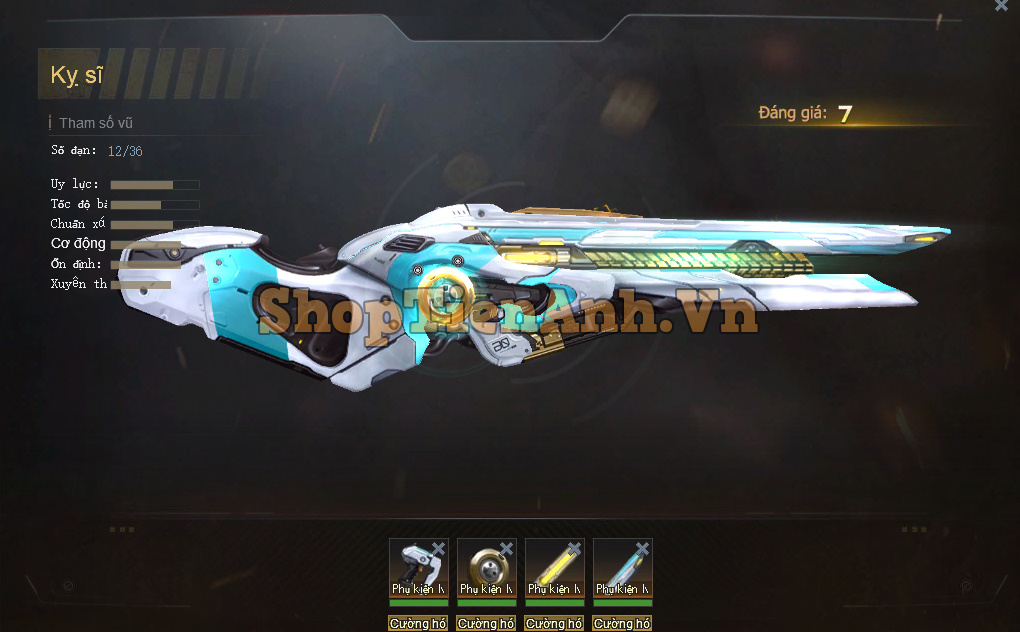This screenshot has height=632, width=1020.
Task: Remove the gun grip accessory with its X
Action: (x=438, y=549)
